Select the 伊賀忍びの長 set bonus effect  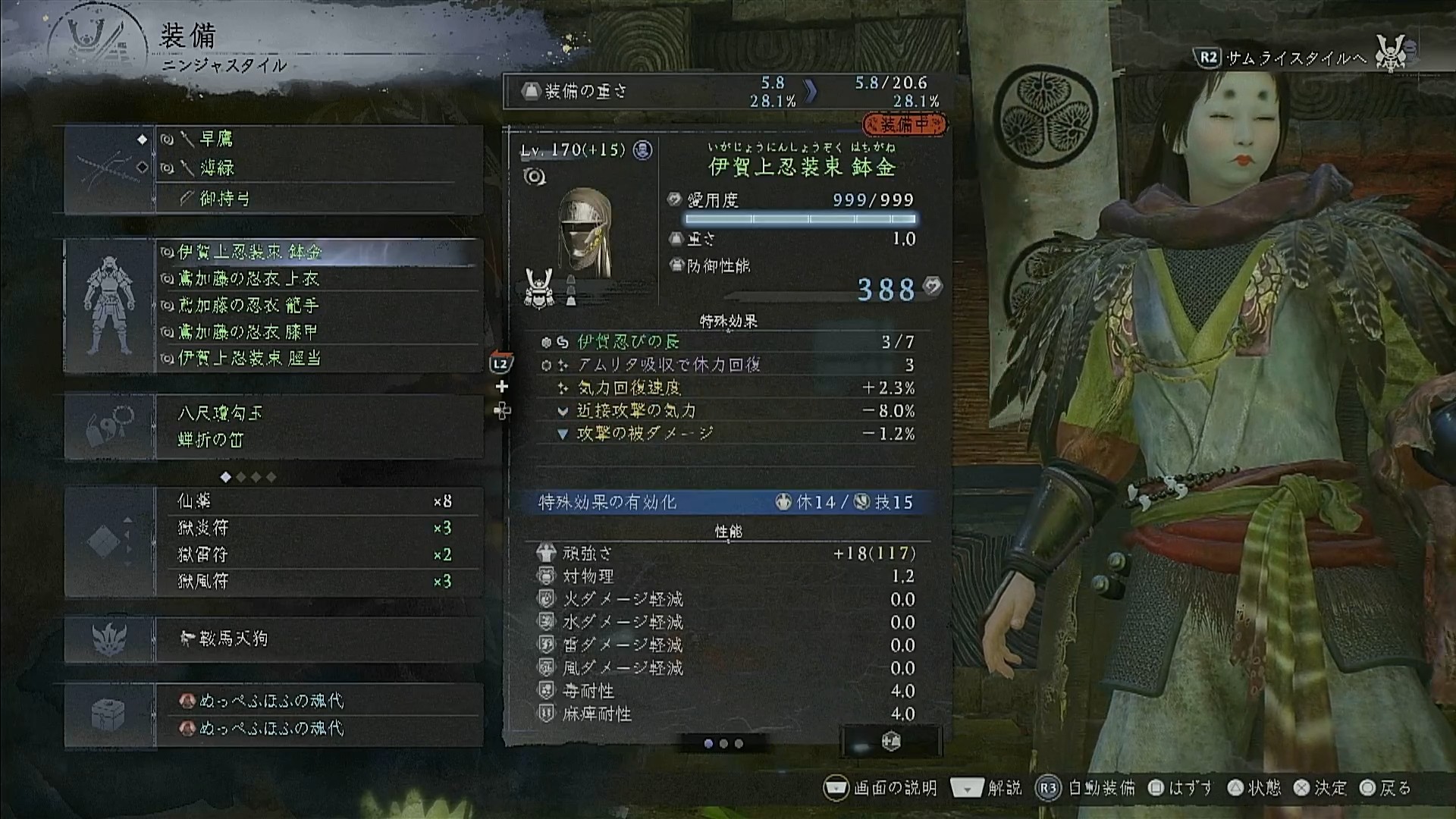[x=726, y=342]
